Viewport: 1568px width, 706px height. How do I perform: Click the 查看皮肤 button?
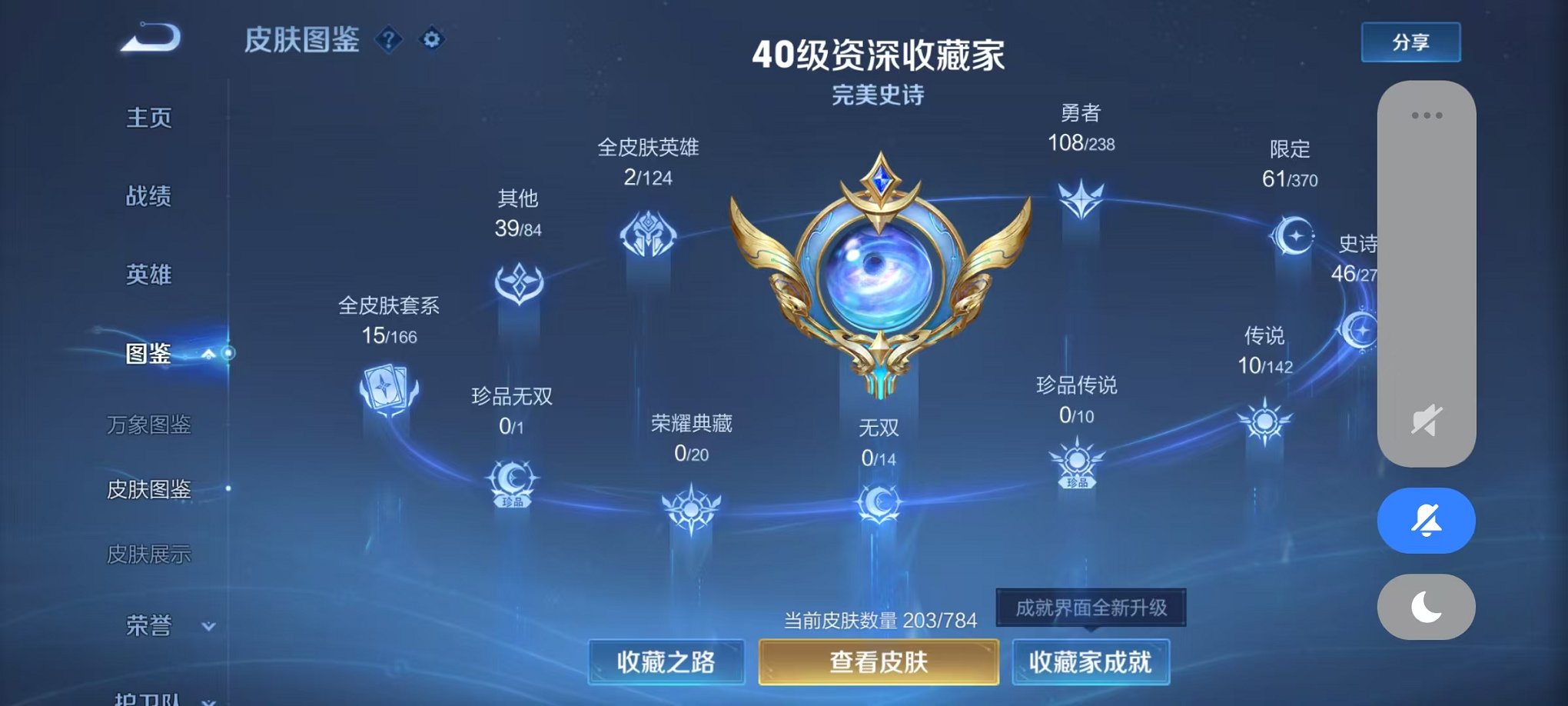tap(877, 660)
